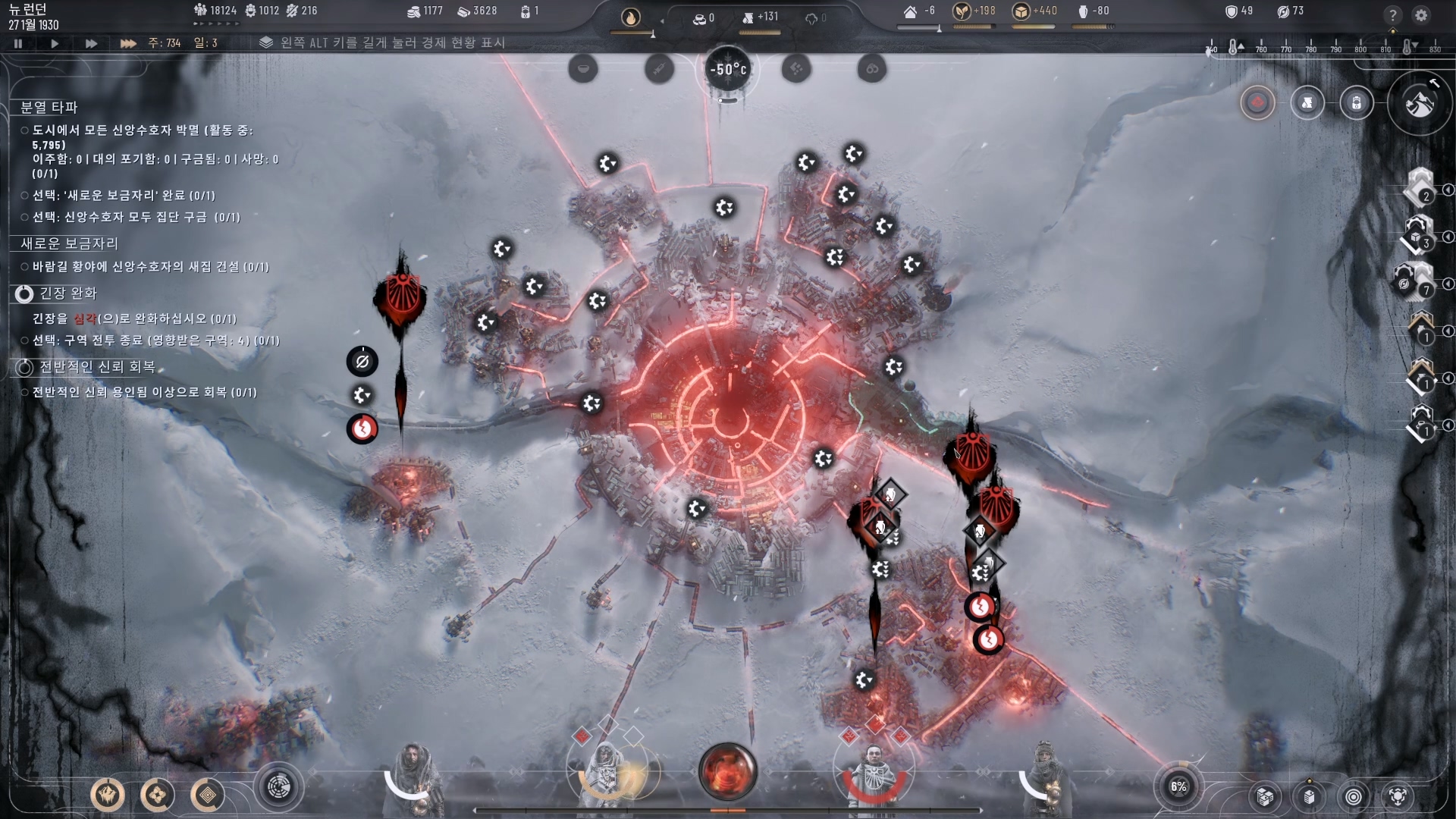This screenshot has height=819, width=1456.
Task: Click the hexagon with outward arrows icon
Action: (1398, 796)
